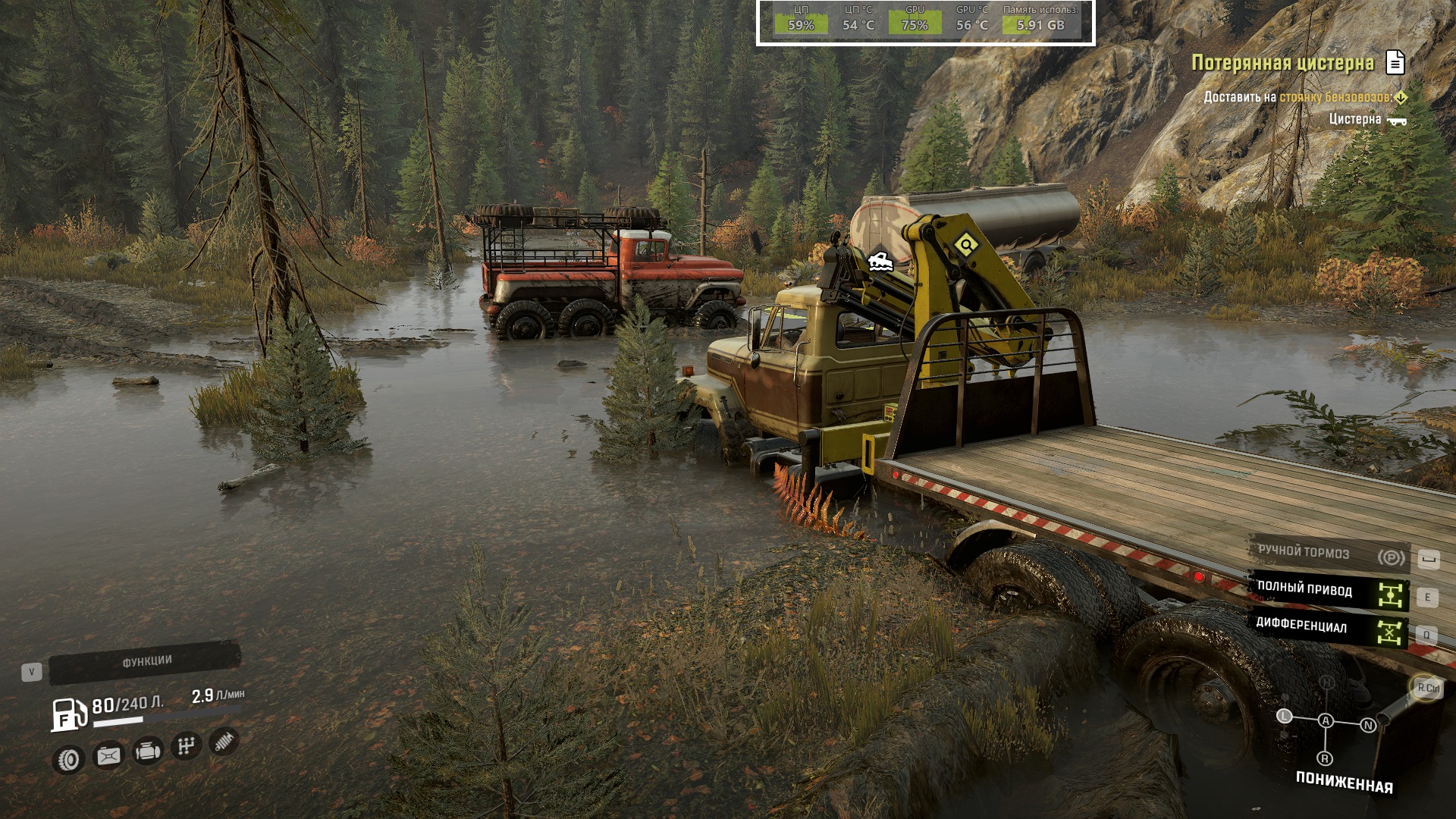Shift gearbox to L low gear
Viewport: 1456px width, 819px height.
tap(1284, 716)
